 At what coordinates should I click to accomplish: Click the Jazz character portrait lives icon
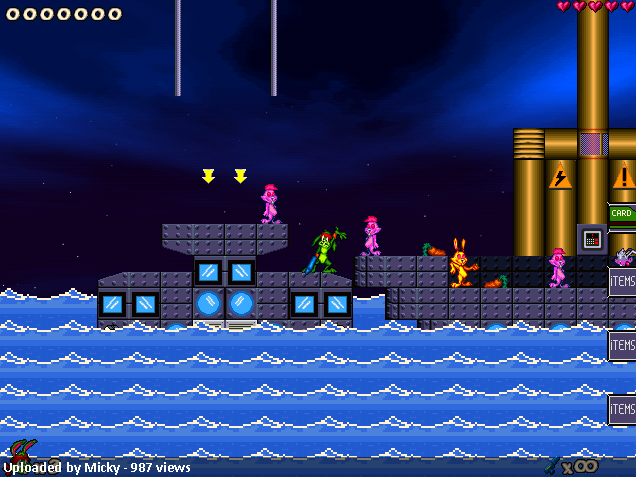point(20,454)
